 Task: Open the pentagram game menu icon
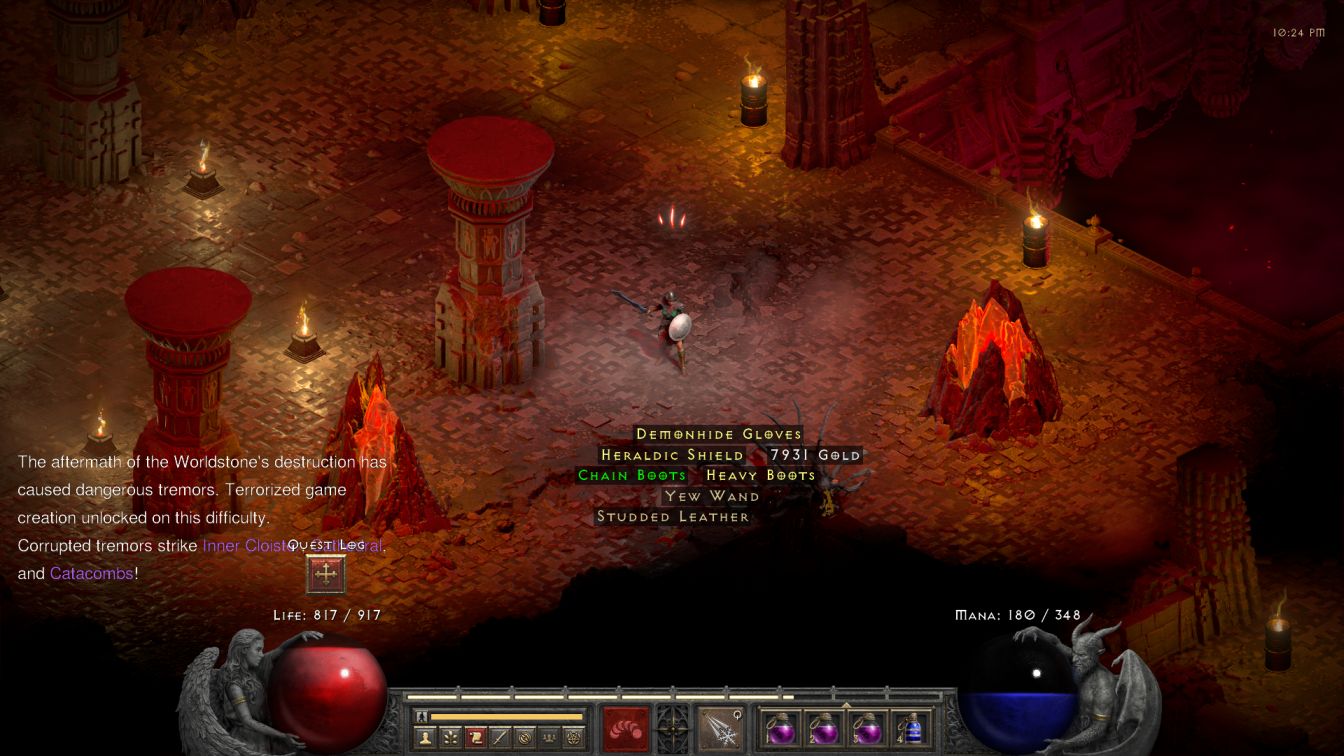coord(574,738)
